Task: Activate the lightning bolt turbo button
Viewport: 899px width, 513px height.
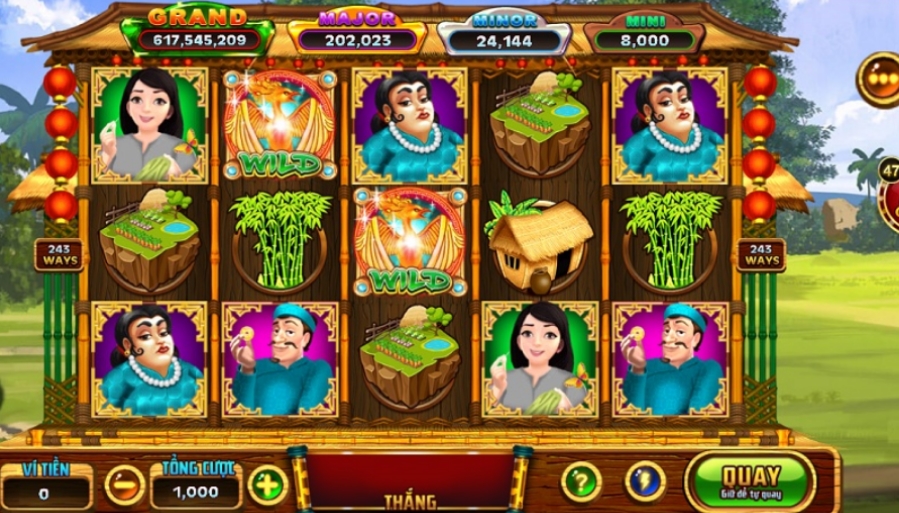Action: click(645, 482)
